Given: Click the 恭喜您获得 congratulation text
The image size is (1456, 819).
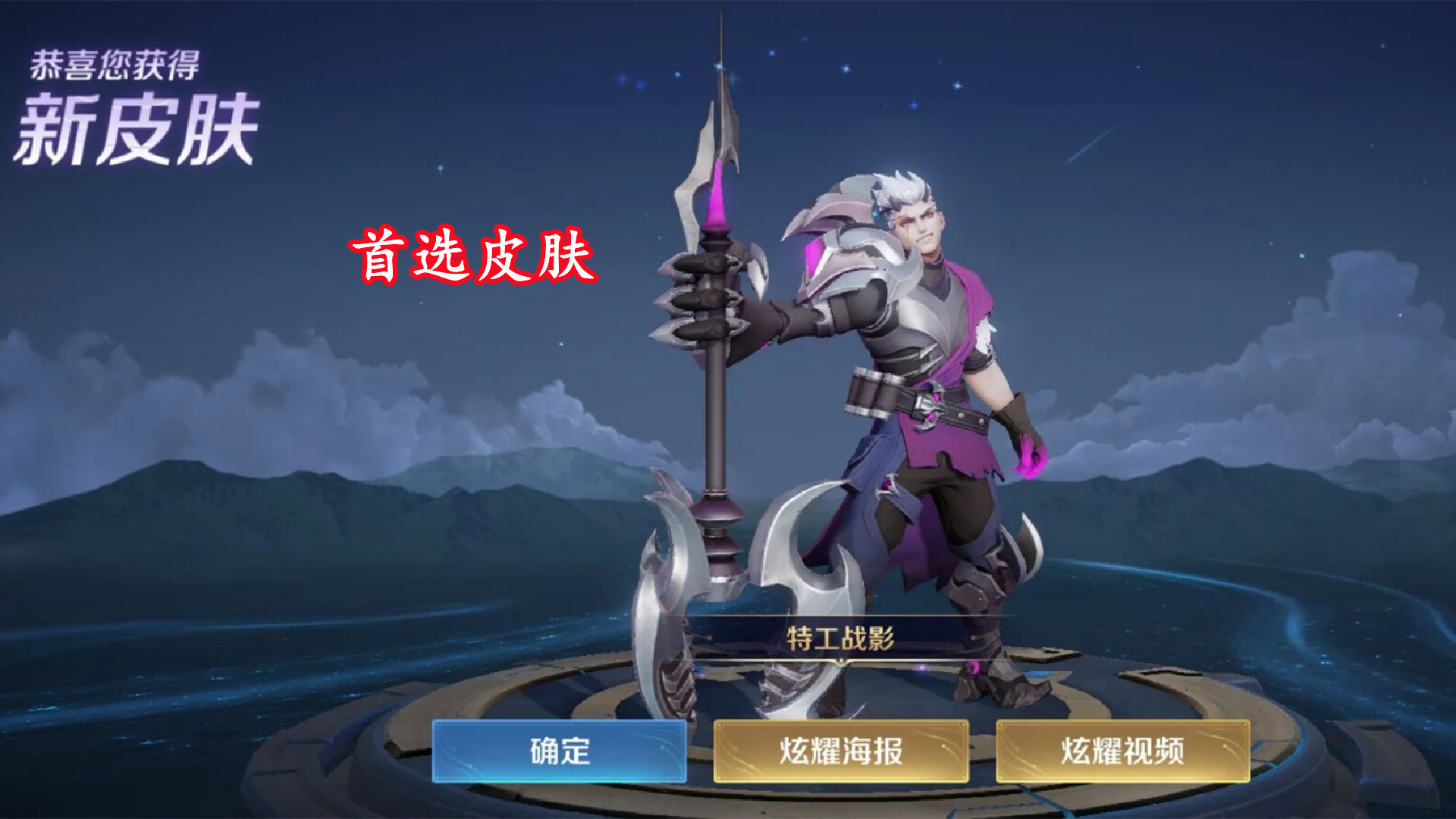Looking at the screenshot, I should [114, 64].
